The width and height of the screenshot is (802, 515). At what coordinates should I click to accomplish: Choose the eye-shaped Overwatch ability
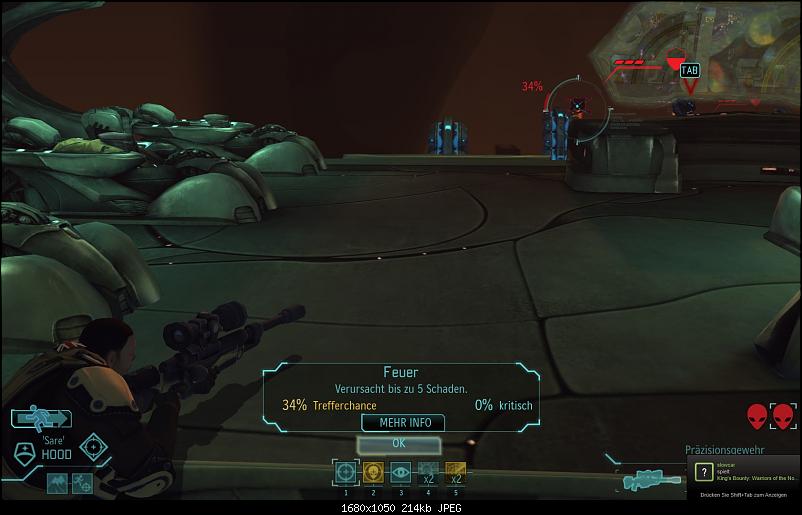(400, 472)
